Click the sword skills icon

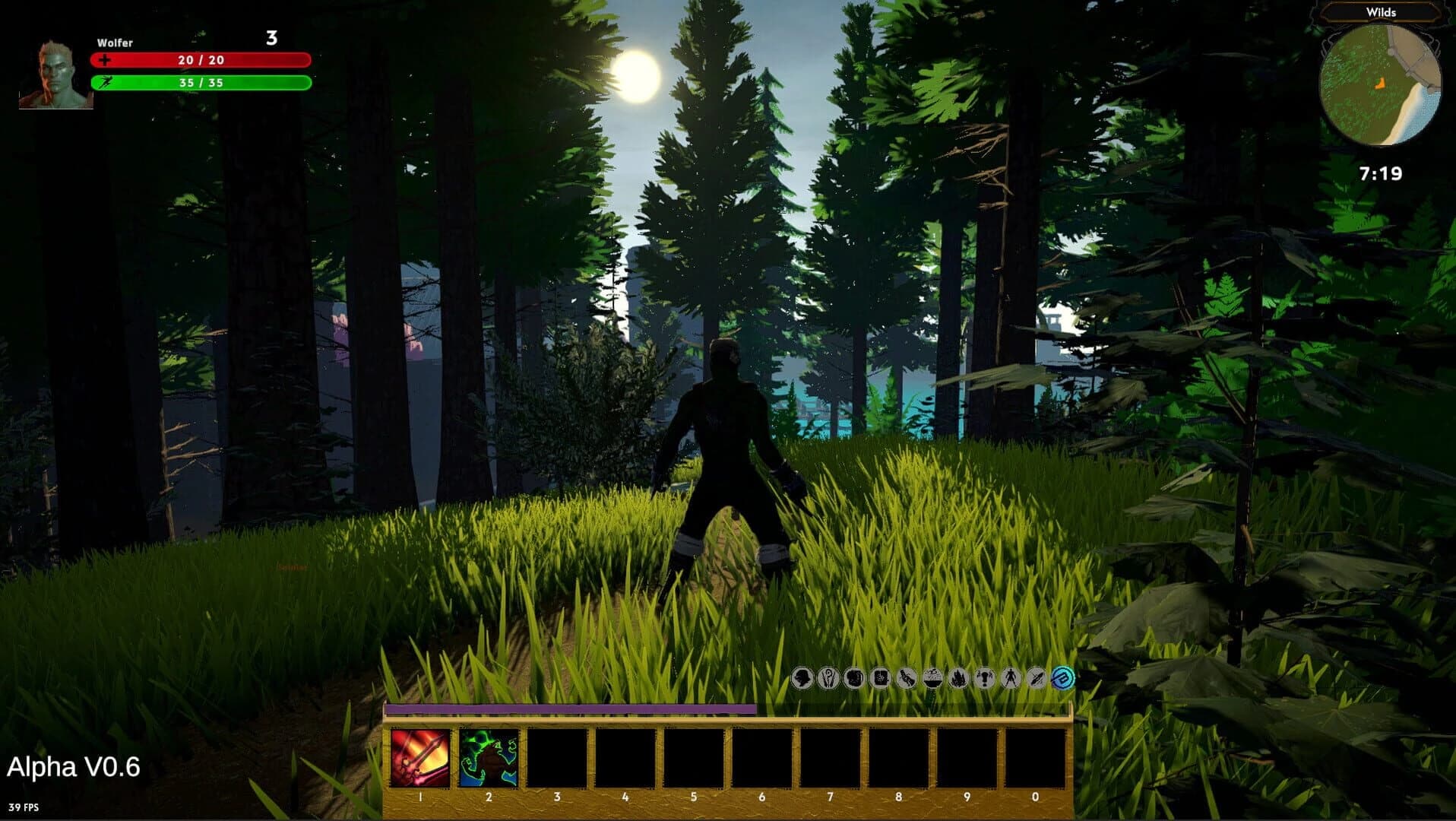[1036, 679]
